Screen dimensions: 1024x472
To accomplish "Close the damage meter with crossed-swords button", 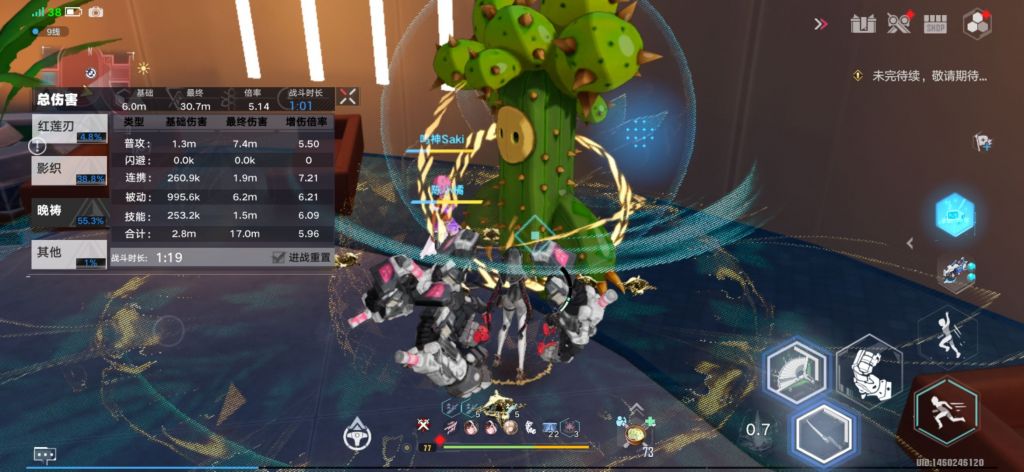I will coord(348,97).
